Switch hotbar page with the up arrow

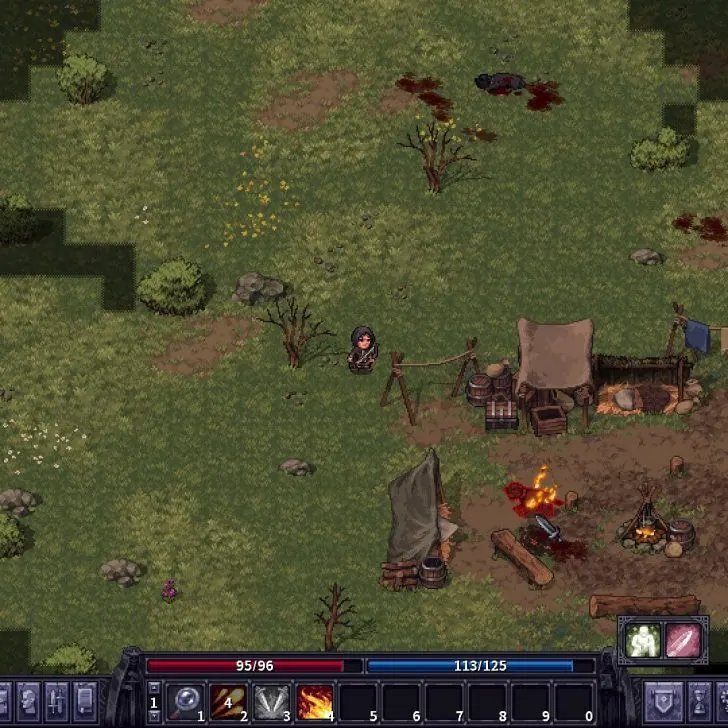point(153,687)
